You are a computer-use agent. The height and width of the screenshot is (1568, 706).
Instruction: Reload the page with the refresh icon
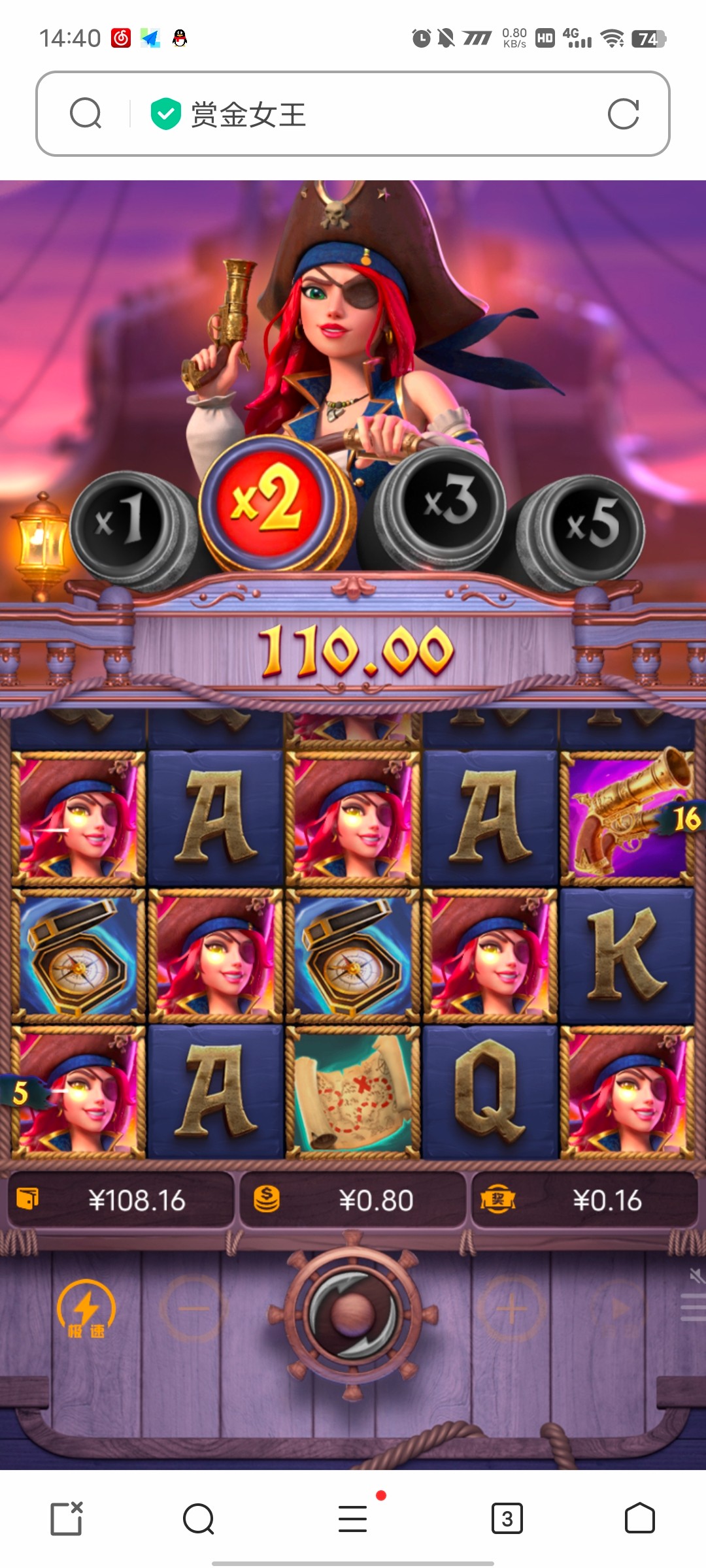pos(623,114)
